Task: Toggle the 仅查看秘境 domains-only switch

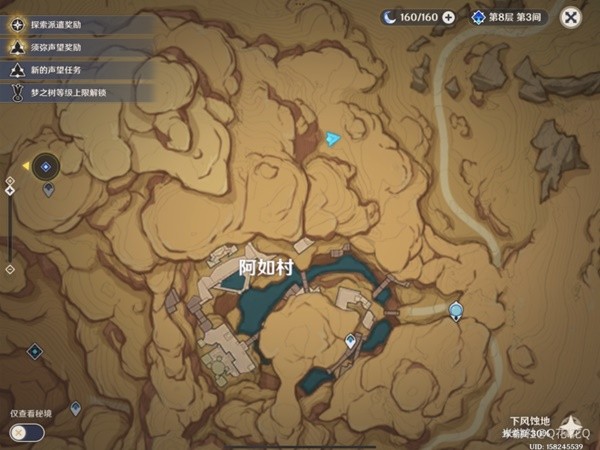Action: [28, 432]
